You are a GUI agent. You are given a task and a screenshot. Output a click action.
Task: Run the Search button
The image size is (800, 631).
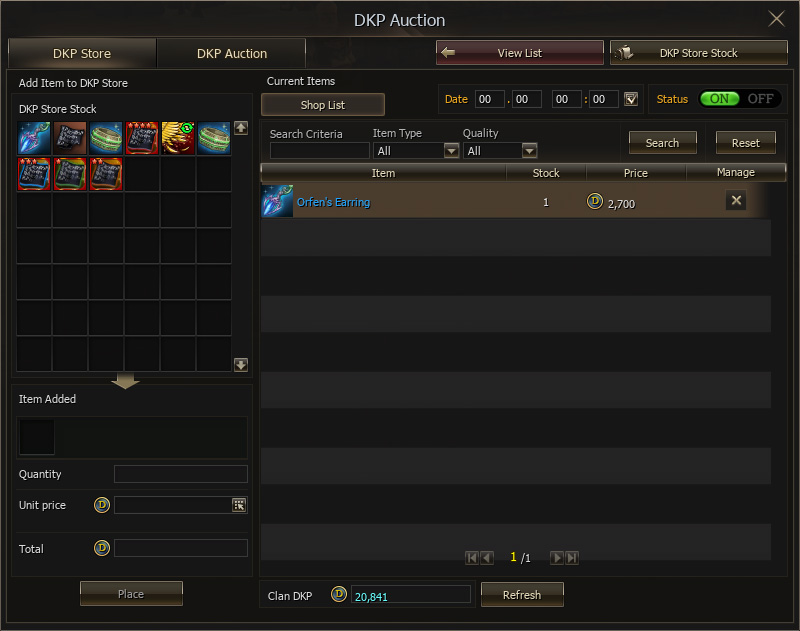[662, 143]
